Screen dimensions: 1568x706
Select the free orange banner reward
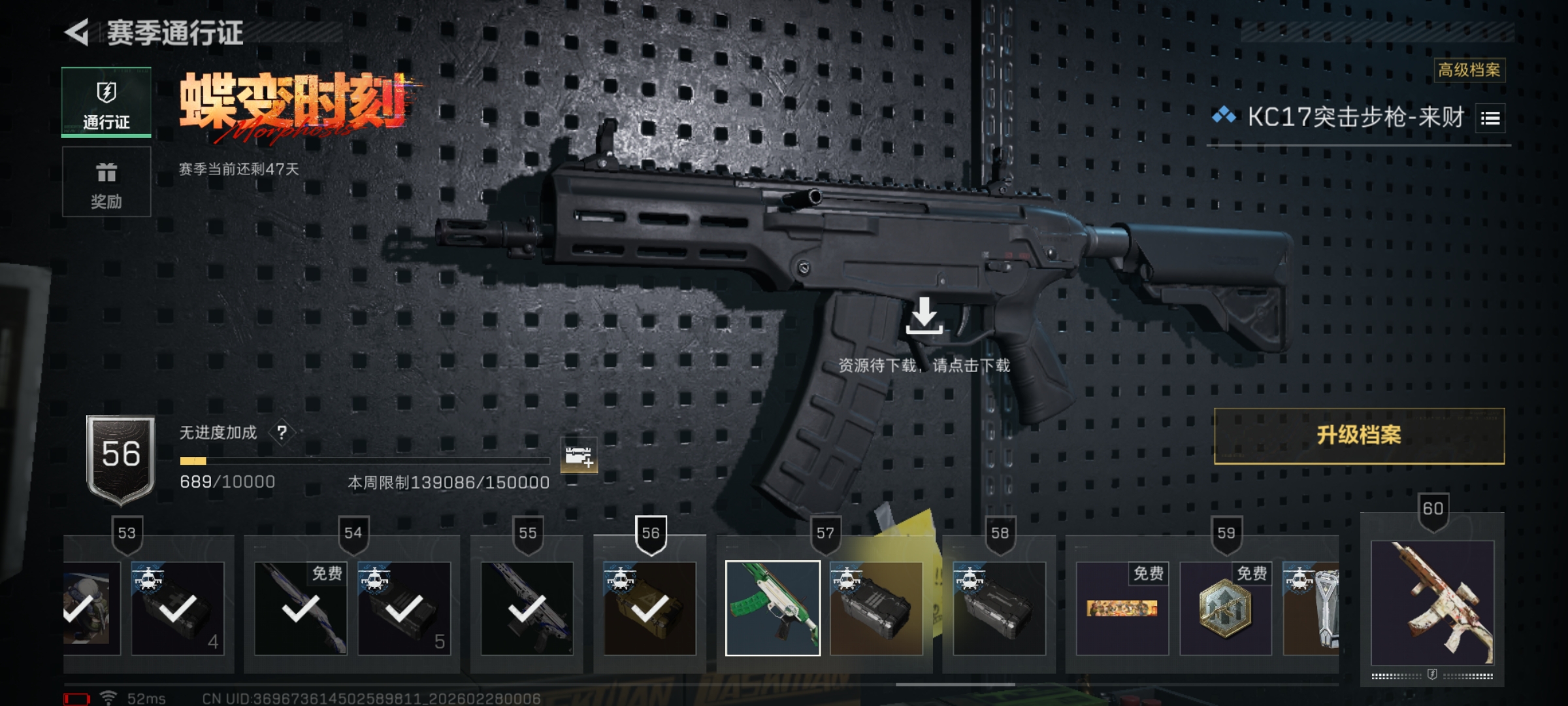[x=1122, y=608]
